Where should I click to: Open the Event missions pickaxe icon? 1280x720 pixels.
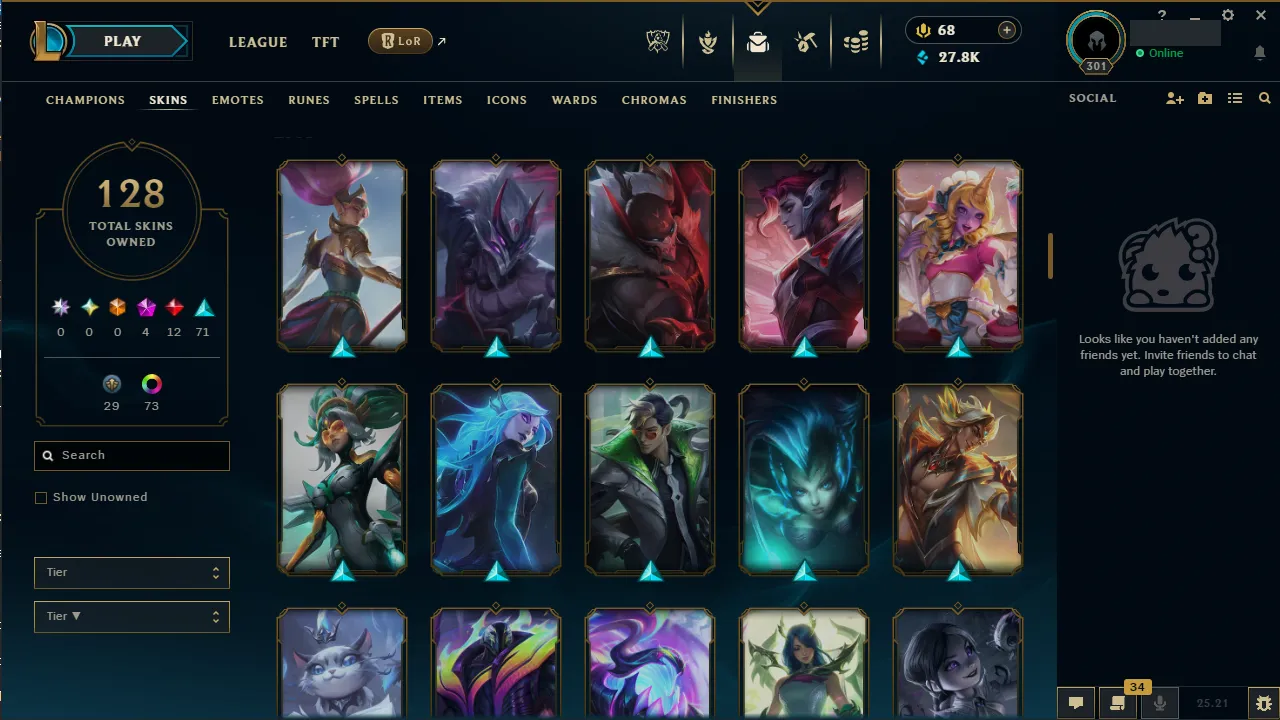click(806, 42)
